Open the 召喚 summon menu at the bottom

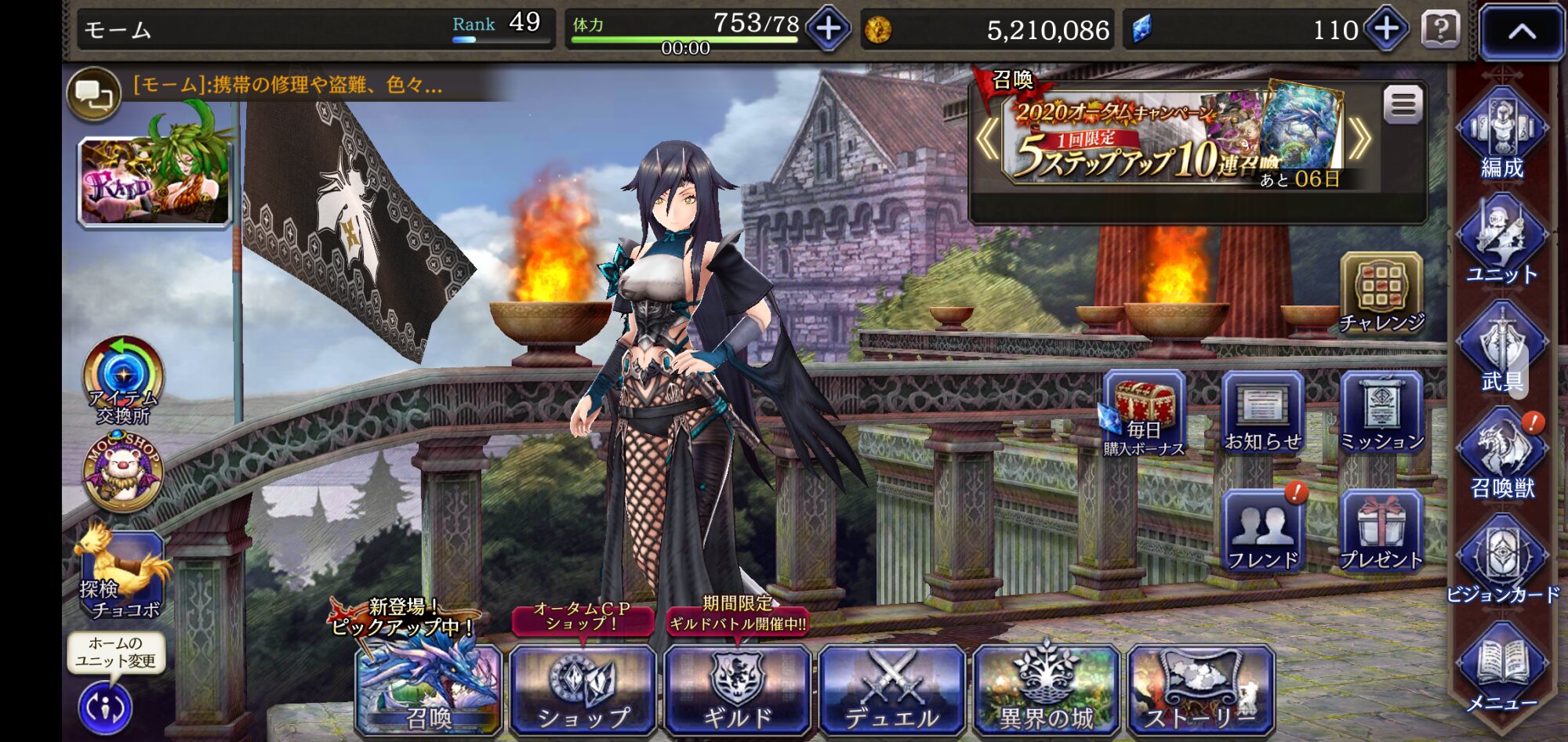click(x=428, y=689)
